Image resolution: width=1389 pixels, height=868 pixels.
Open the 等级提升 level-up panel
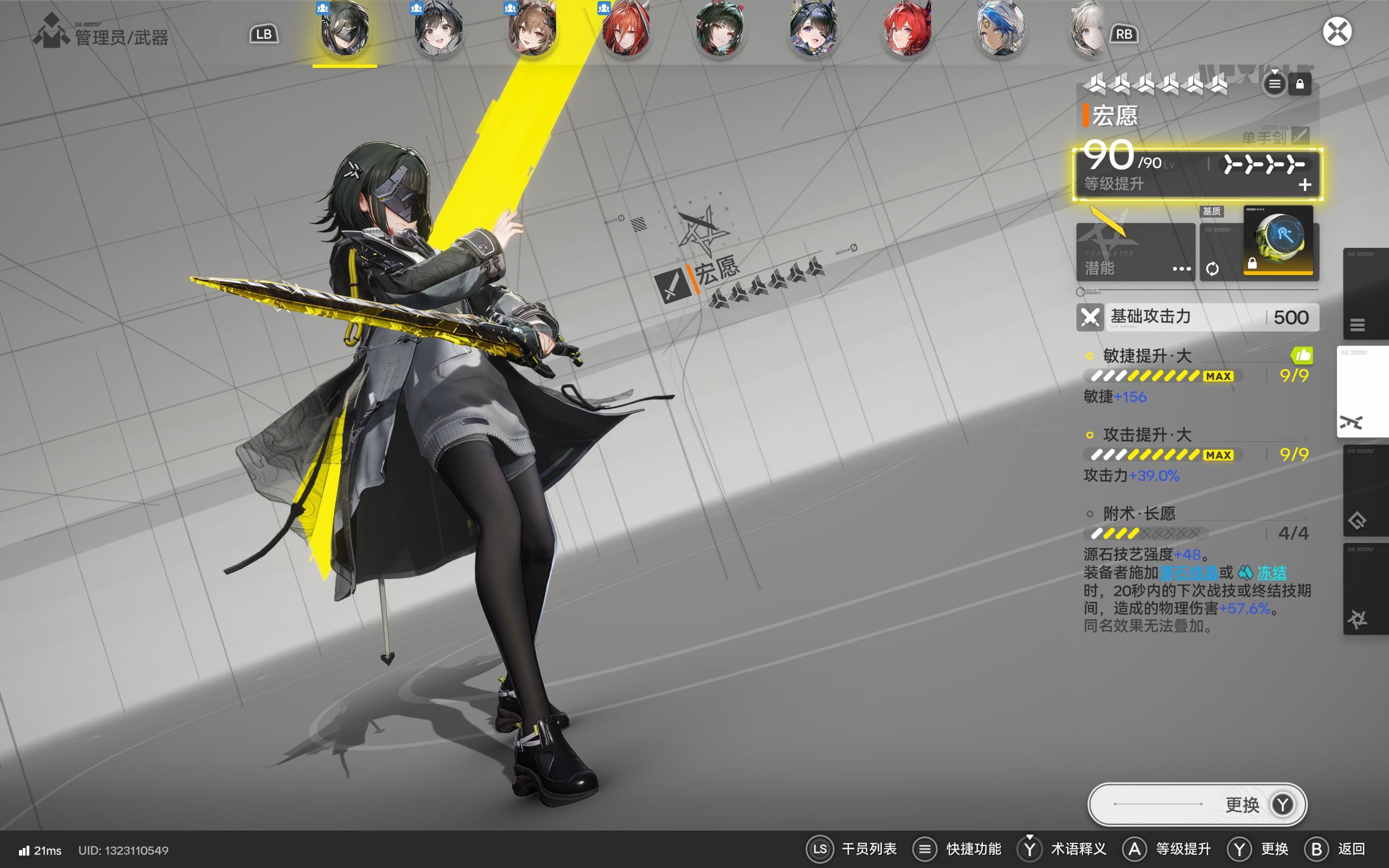[1197, 175]
